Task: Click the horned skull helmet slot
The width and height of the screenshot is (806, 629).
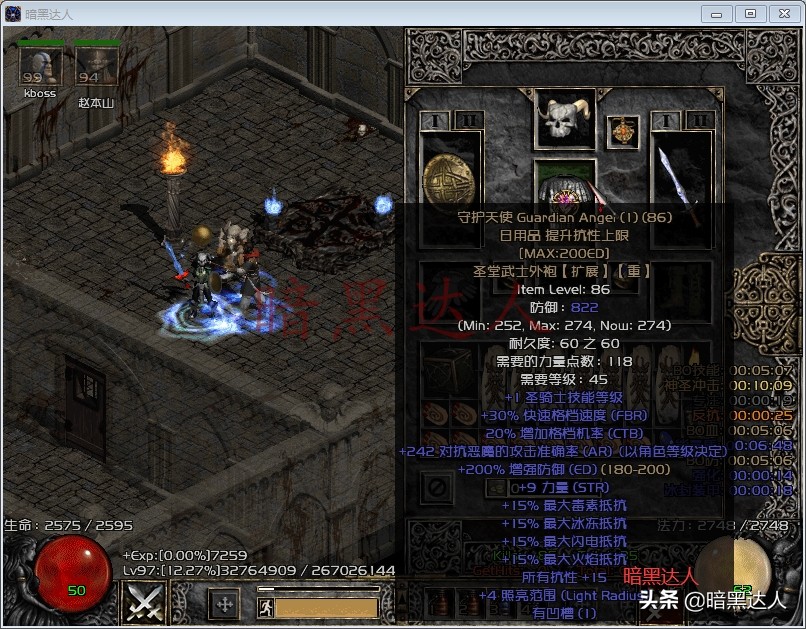Action: pyautogui.click(x=565, y=120)
